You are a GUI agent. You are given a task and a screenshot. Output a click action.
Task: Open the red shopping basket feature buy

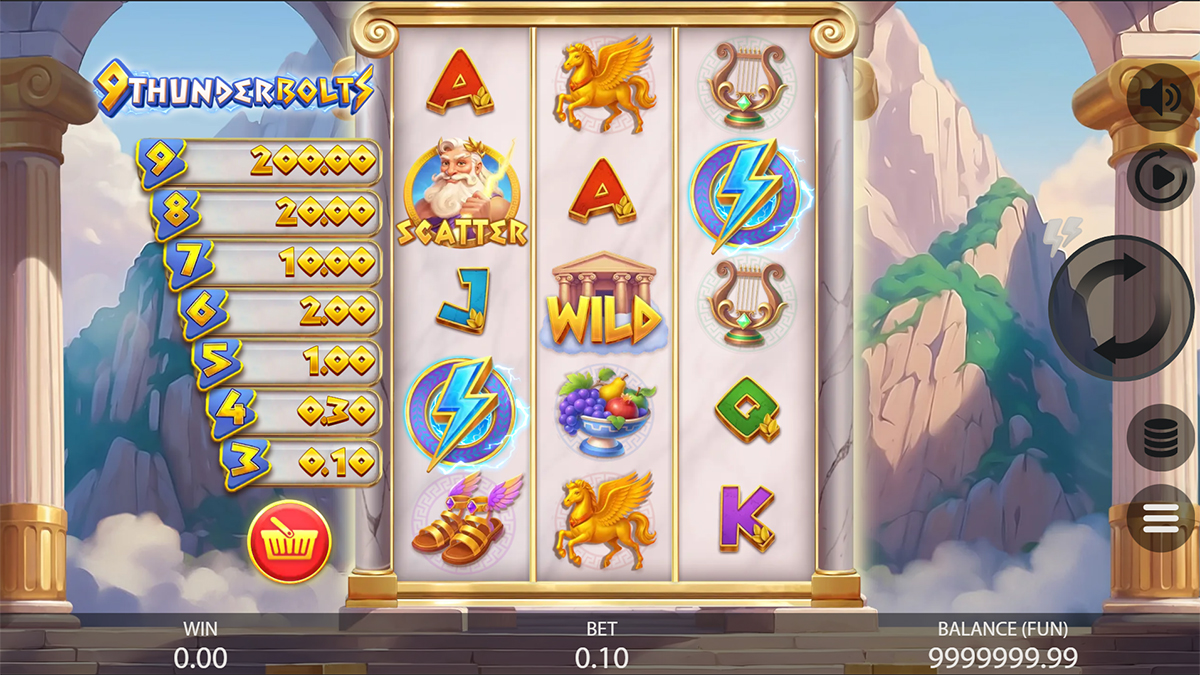pos(289,543)
